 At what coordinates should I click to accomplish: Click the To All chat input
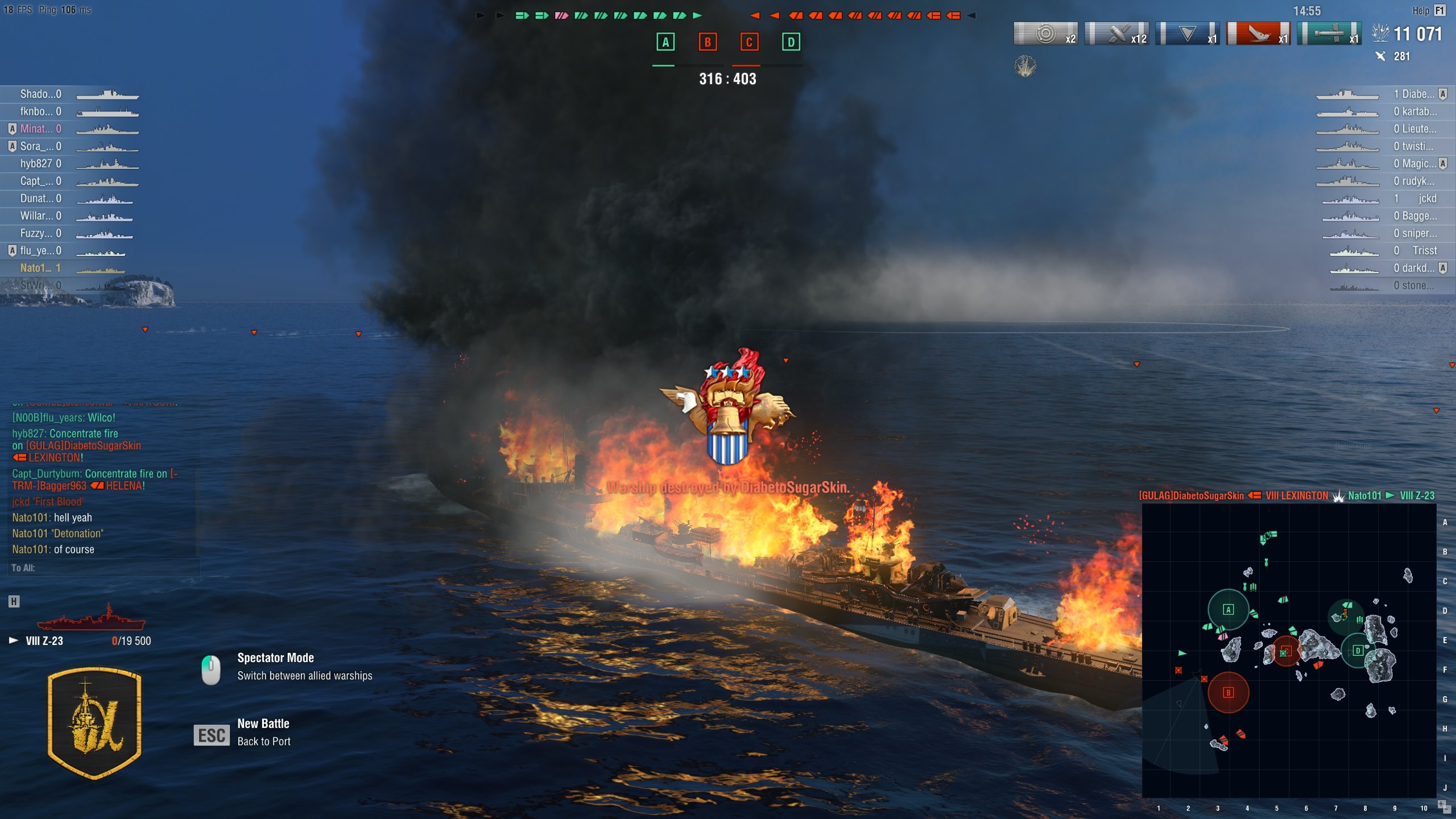(x=102, y=568)
